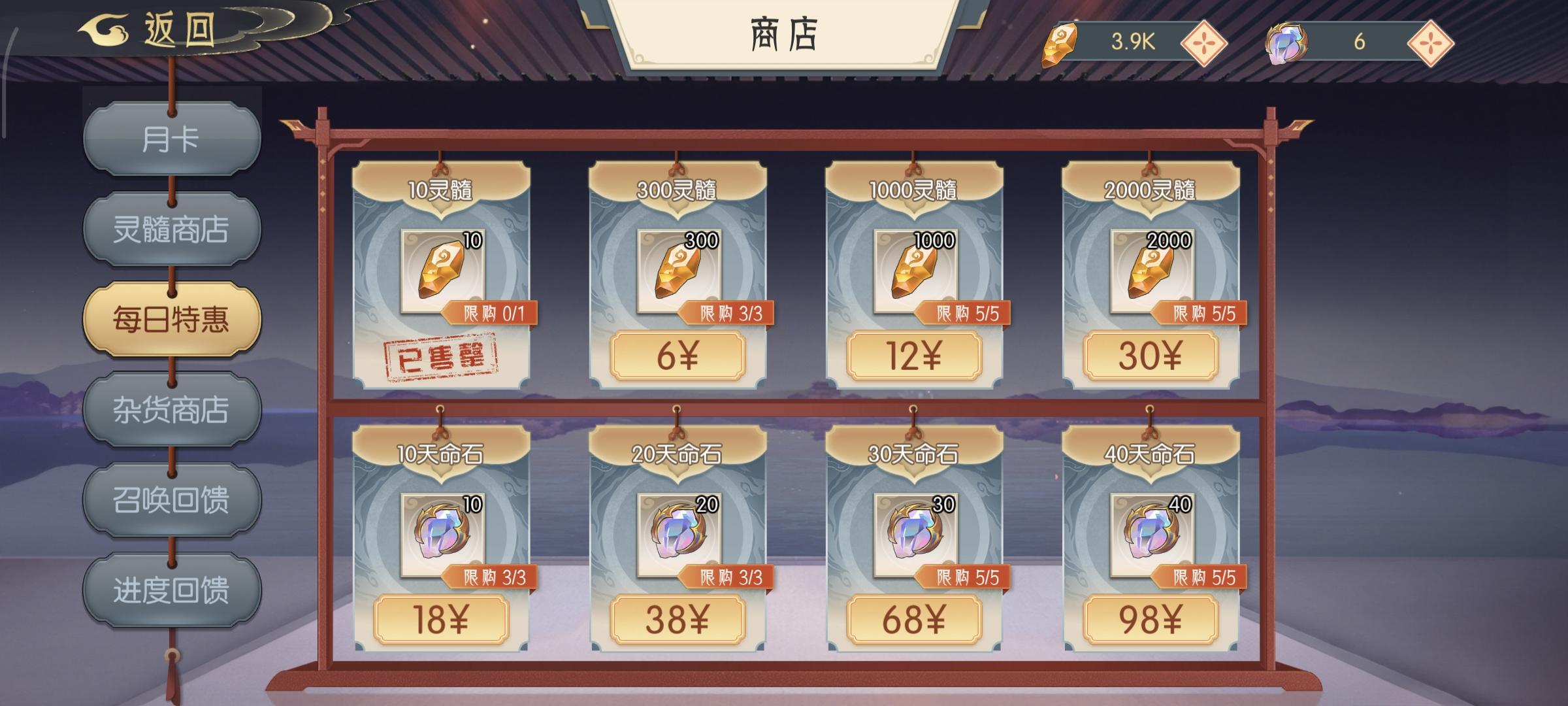1568x706 pixels.
Task: Select the 月卡 sidebar tab
Action: [x=171, y=139]
